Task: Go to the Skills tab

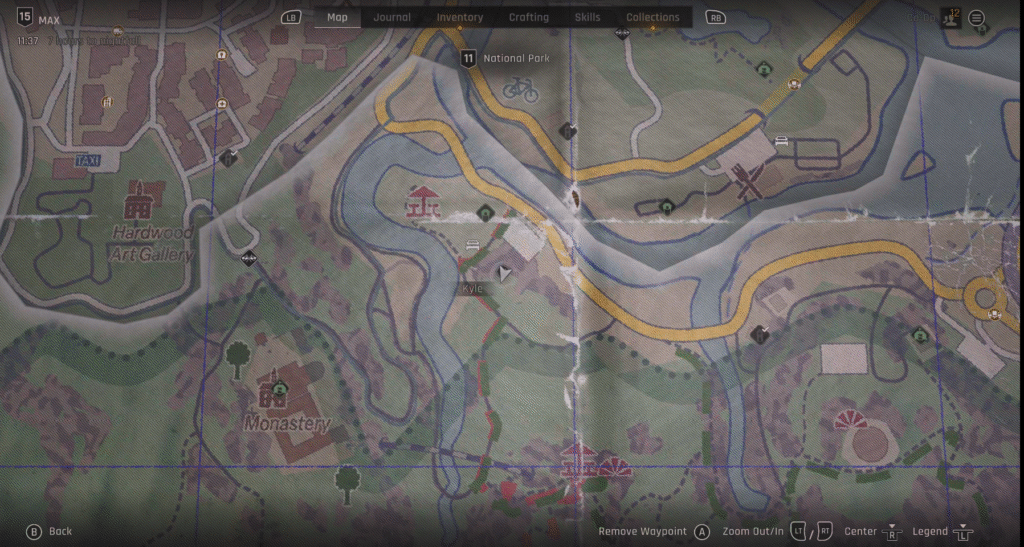Action: point(588,17)
